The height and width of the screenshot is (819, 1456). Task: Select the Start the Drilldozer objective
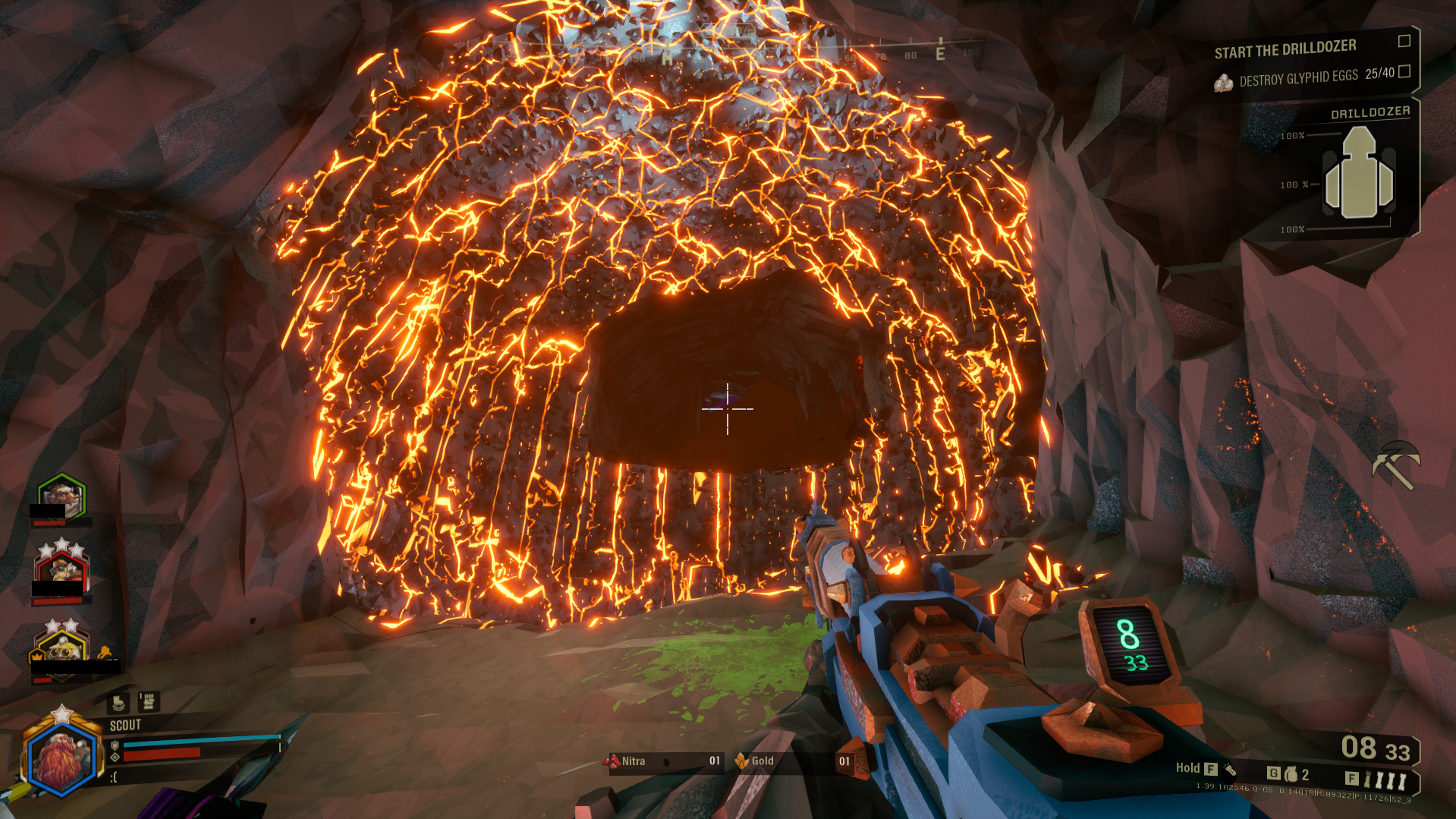pos(1285,49)
